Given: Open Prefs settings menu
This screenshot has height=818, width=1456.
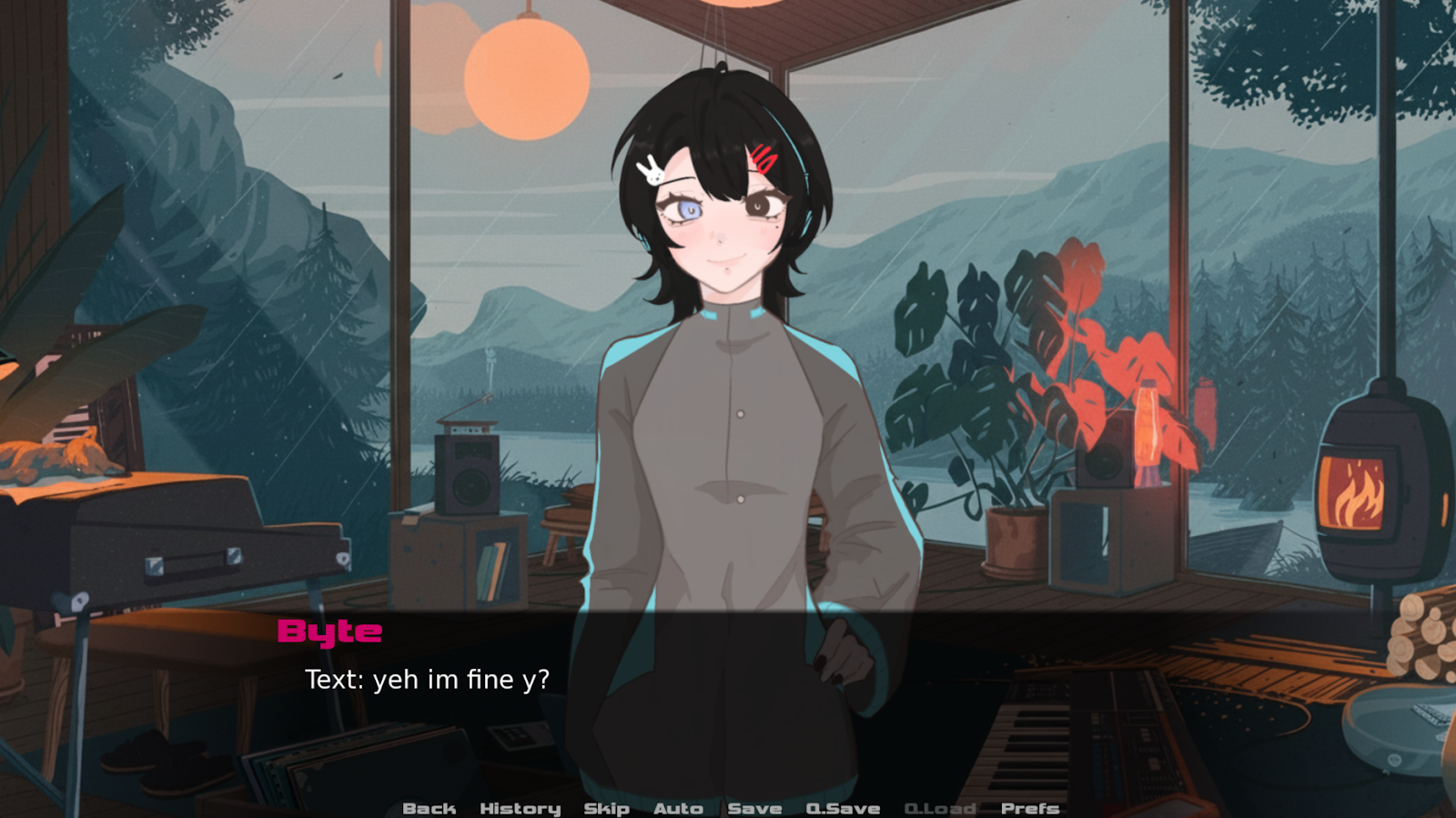Looking at the screenshot, I should pos(1030,808).
